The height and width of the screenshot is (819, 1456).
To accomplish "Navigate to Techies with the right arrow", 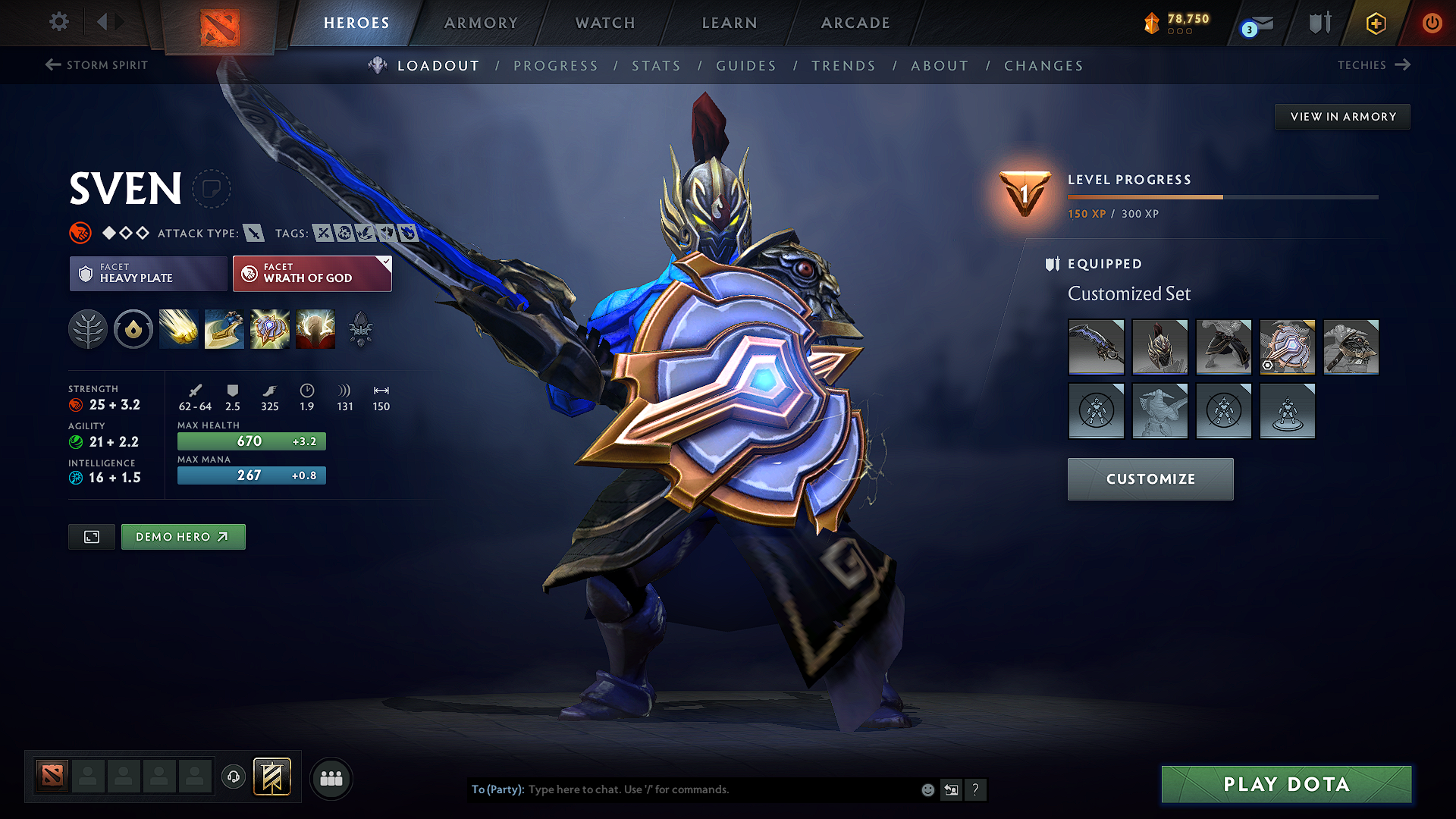I will tap(1403, 65).
